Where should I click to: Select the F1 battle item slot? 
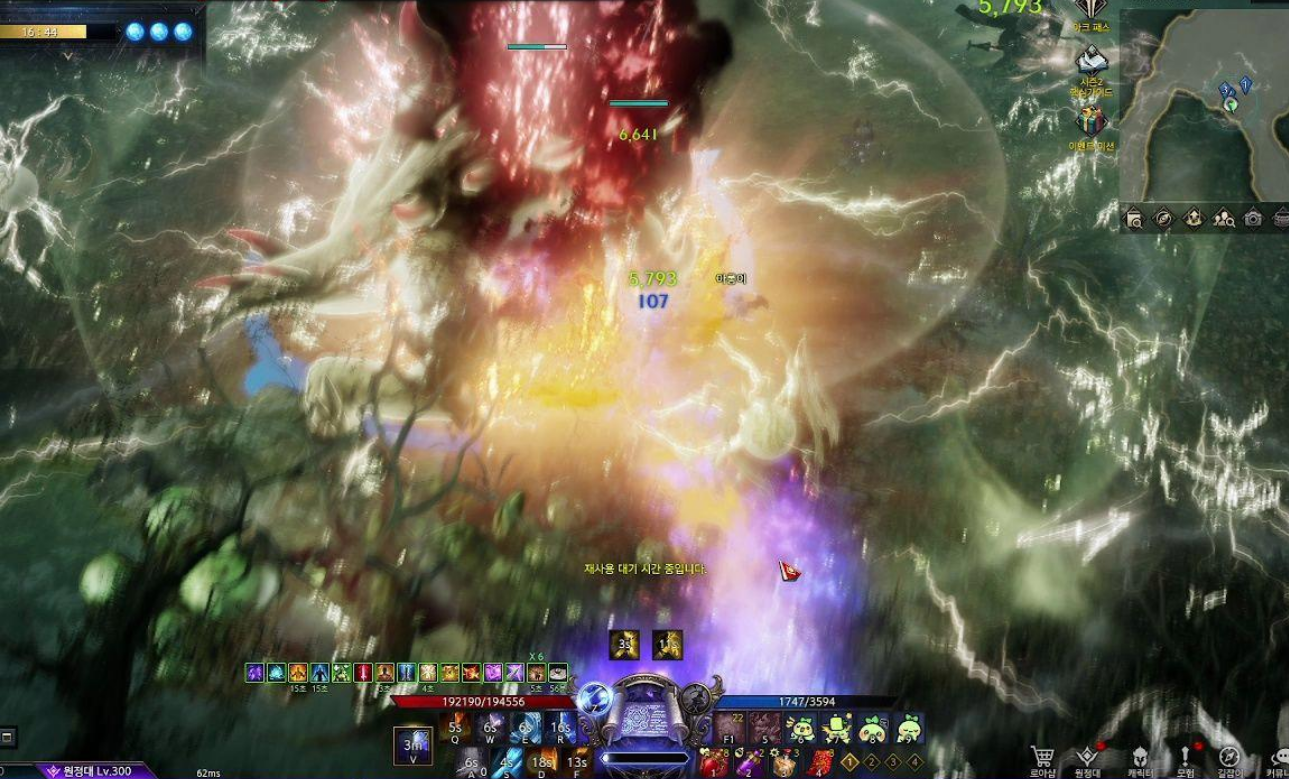pyautogui.click(x=731, y=730)
